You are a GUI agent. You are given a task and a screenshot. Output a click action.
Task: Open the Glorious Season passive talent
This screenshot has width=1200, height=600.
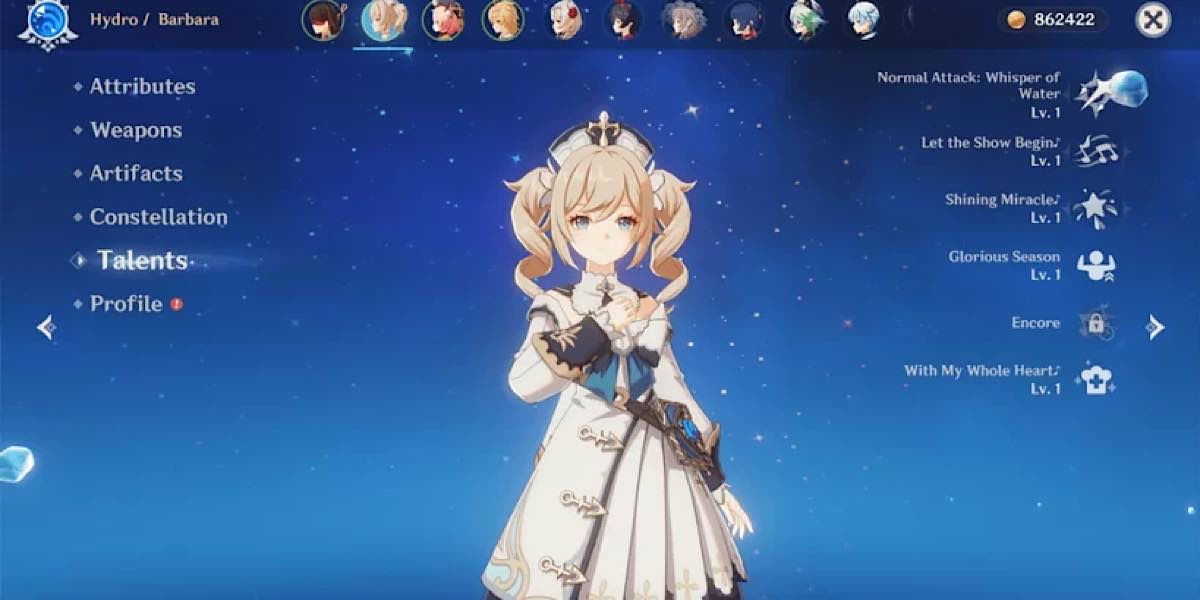[1095, 266]
